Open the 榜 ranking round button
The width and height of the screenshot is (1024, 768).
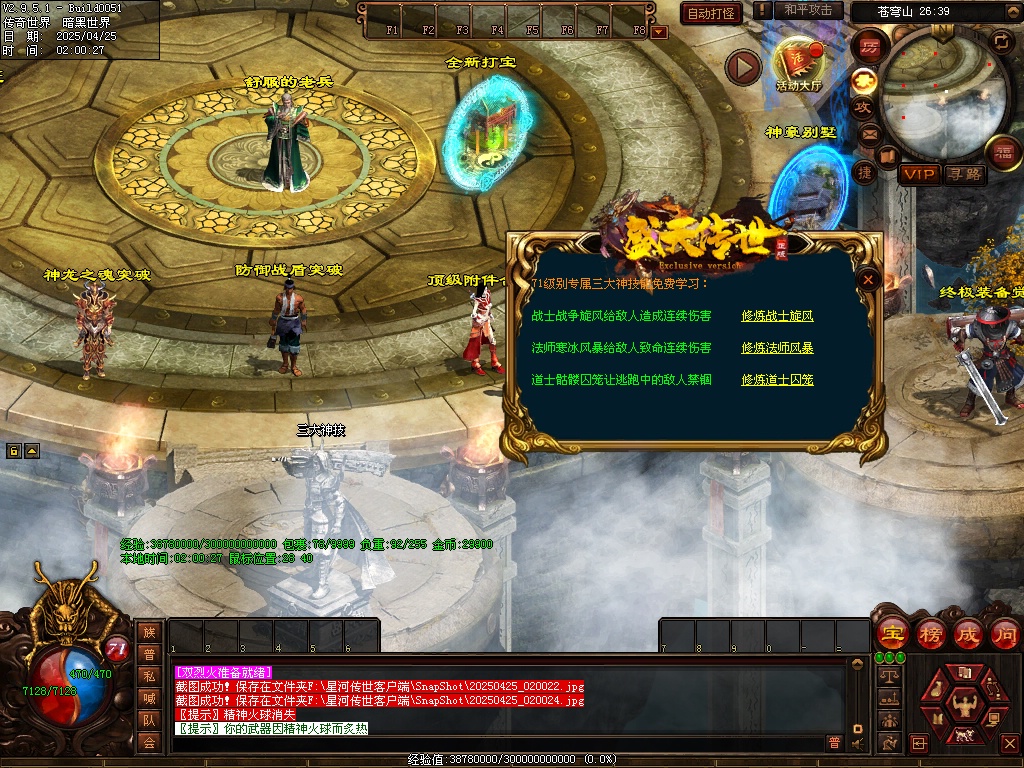click(931, 633)
